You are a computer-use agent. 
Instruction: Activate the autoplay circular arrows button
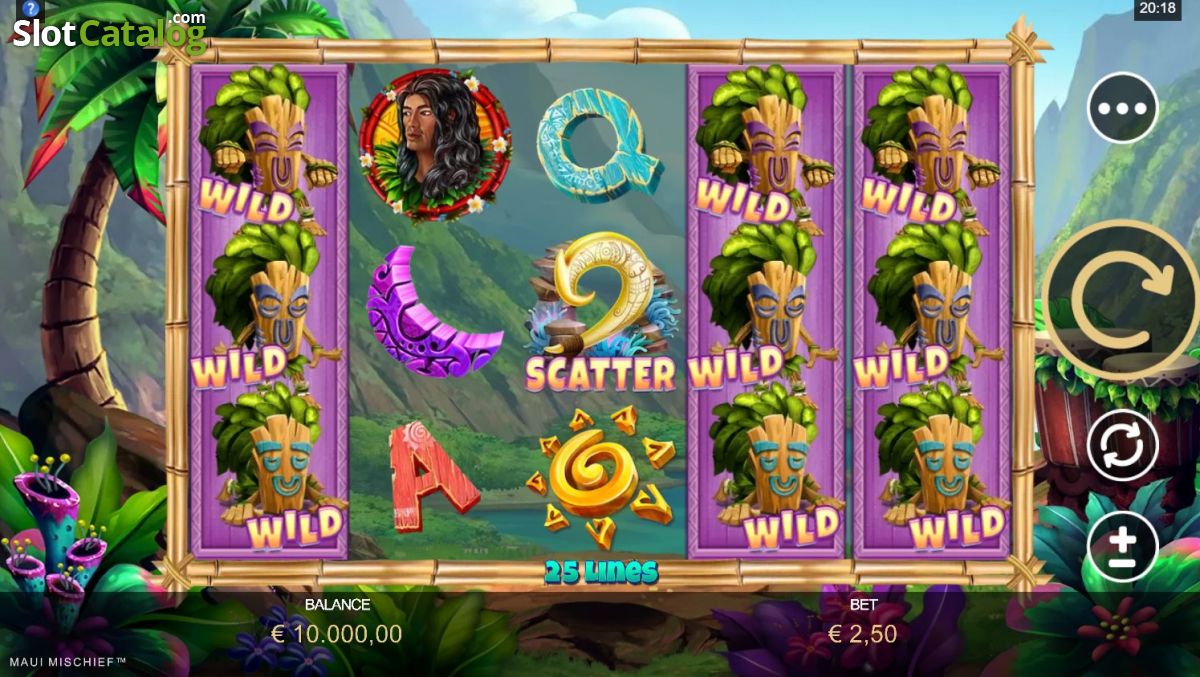tap(1122, 445)
